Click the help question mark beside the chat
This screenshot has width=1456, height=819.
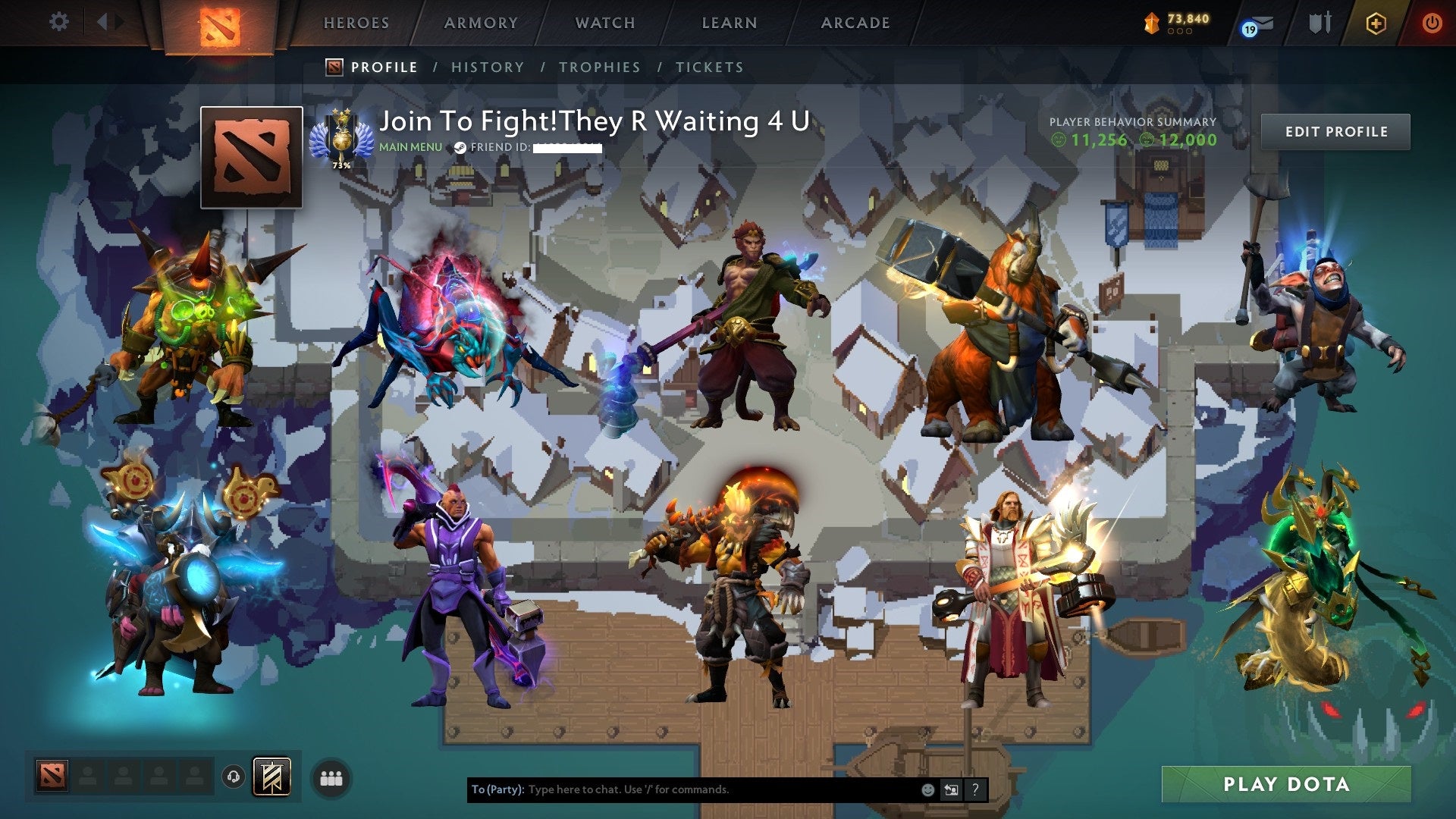coord(974,789)
